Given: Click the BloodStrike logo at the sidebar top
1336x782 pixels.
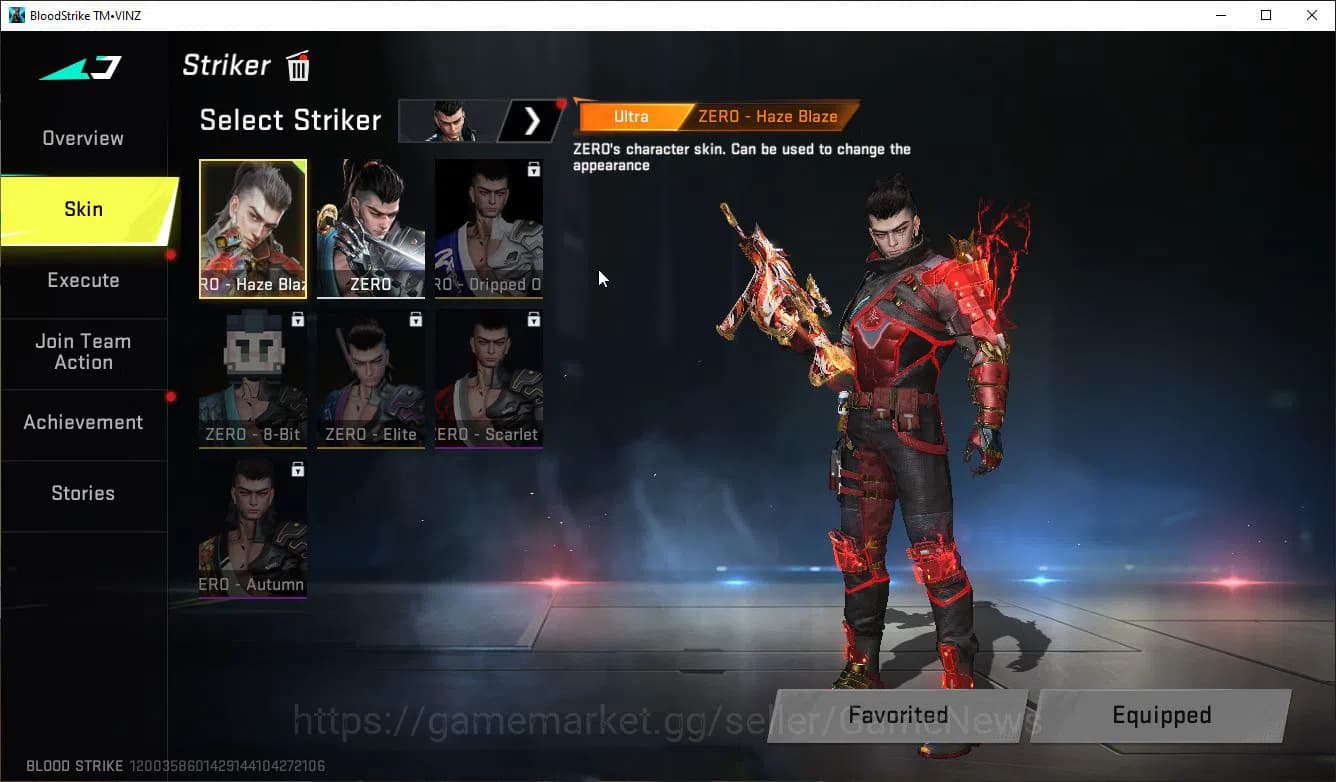Looking at the screenshot, I should [80, 68].
